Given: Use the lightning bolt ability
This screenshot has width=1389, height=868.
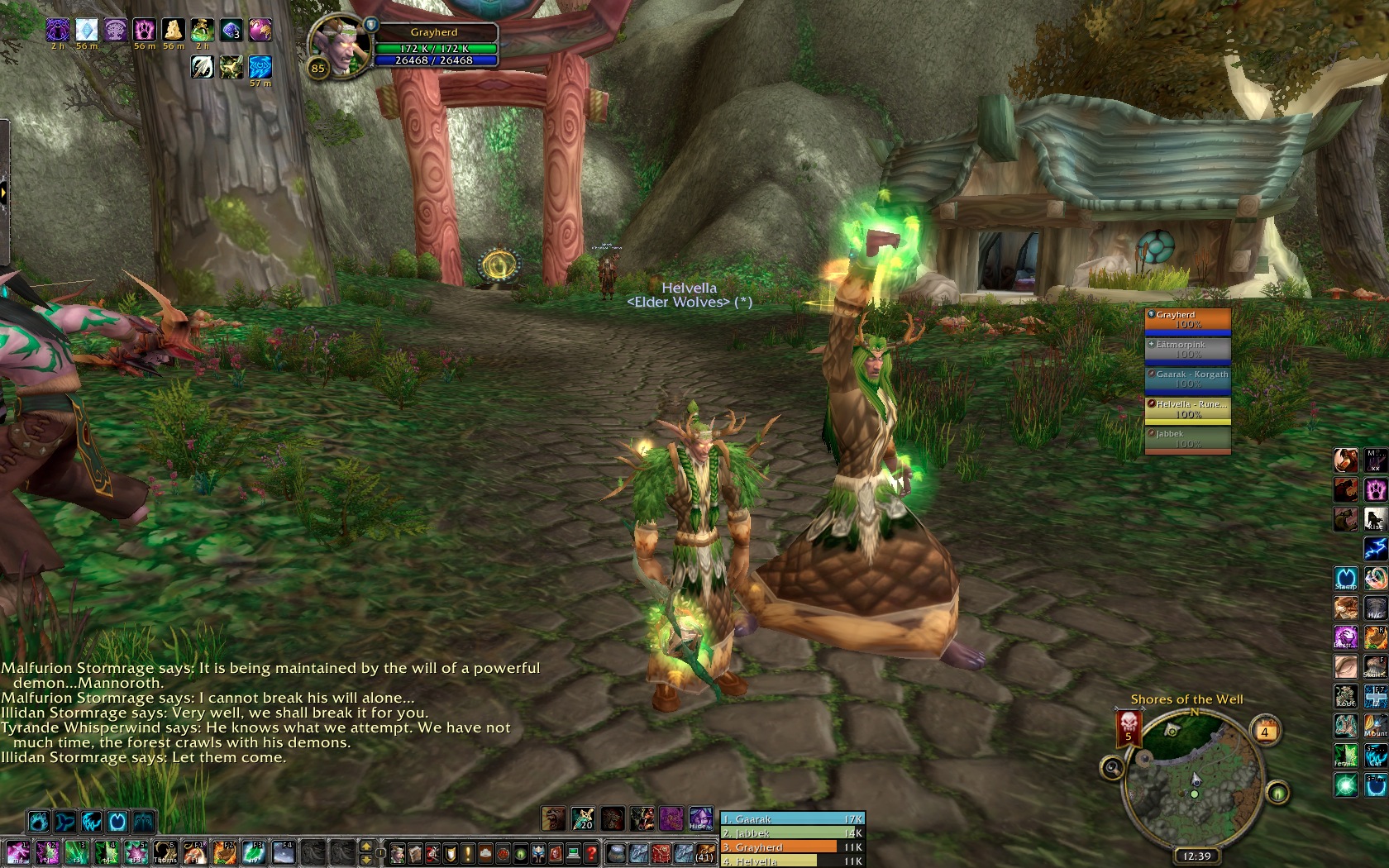Looking at the screenshot, I should tap(1375, 548).
